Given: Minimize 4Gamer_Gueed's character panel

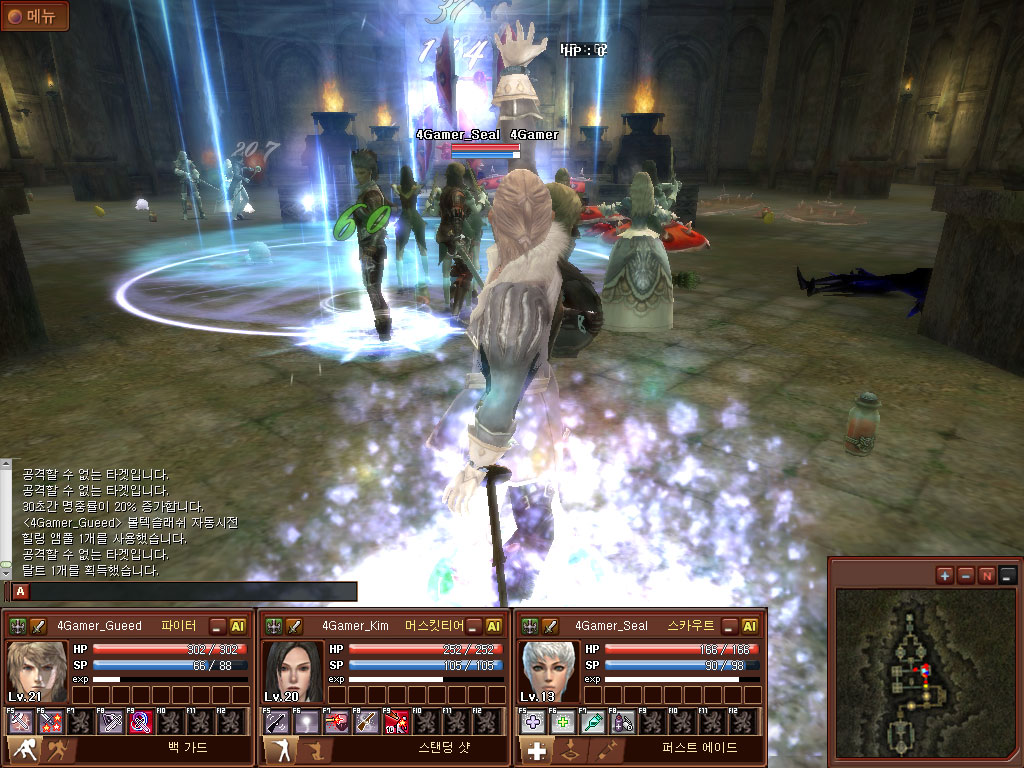Looking at the screenshot, I should [x=218, y=626].
